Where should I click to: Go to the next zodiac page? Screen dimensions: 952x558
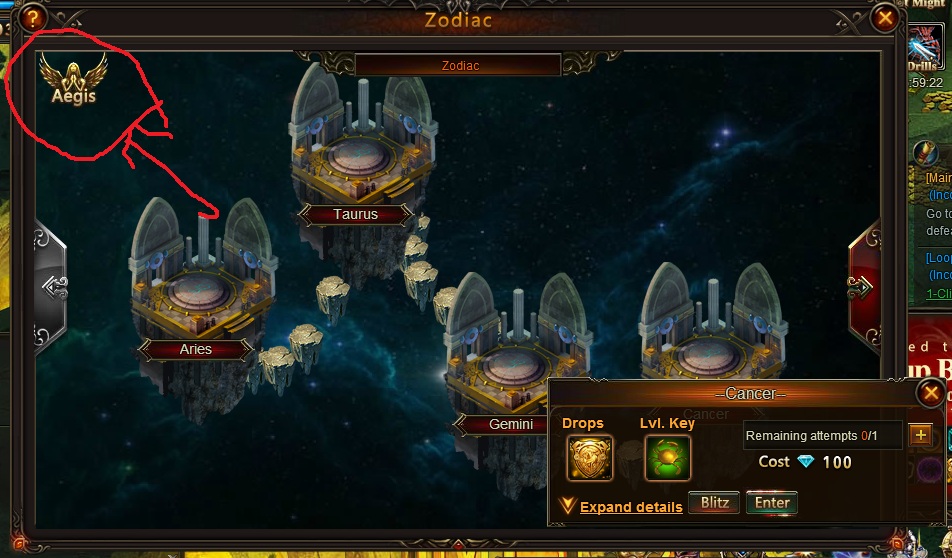(x=862, y=287)
